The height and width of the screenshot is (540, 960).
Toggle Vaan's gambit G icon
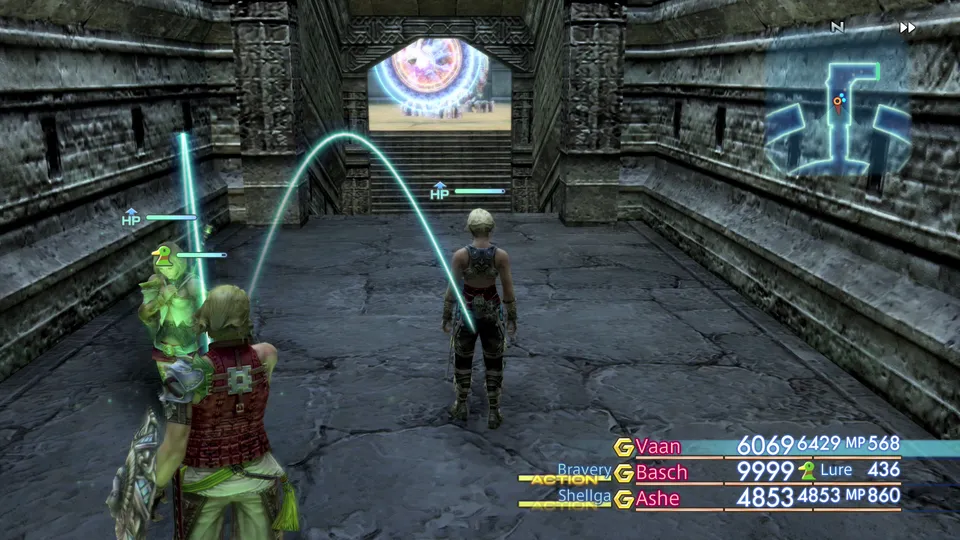pos(624,446)
